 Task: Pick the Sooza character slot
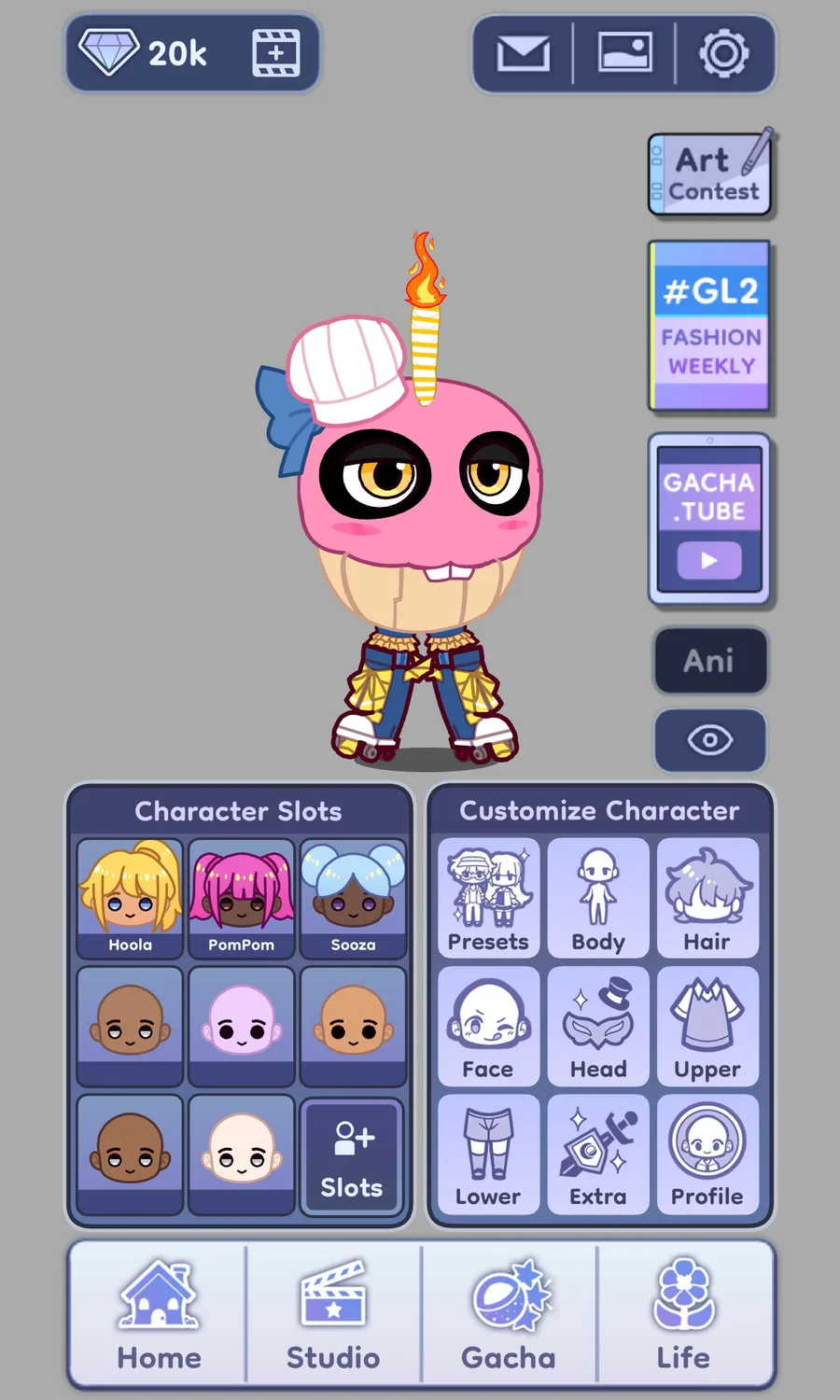[x=353, y=898]
